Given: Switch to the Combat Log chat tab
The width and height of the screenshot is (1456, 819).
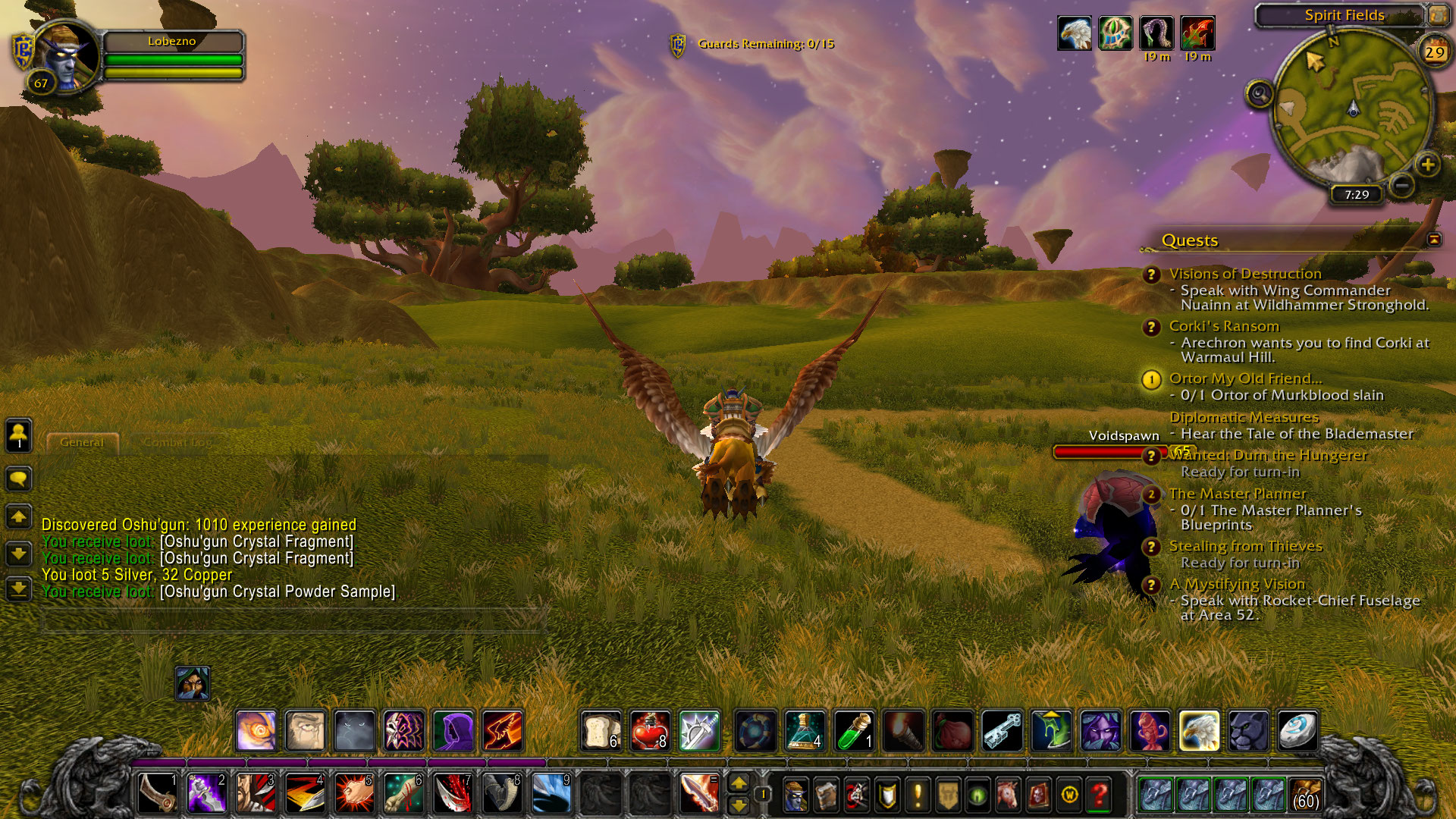Looking at the screenshot, I should click(x=177, y=442).
